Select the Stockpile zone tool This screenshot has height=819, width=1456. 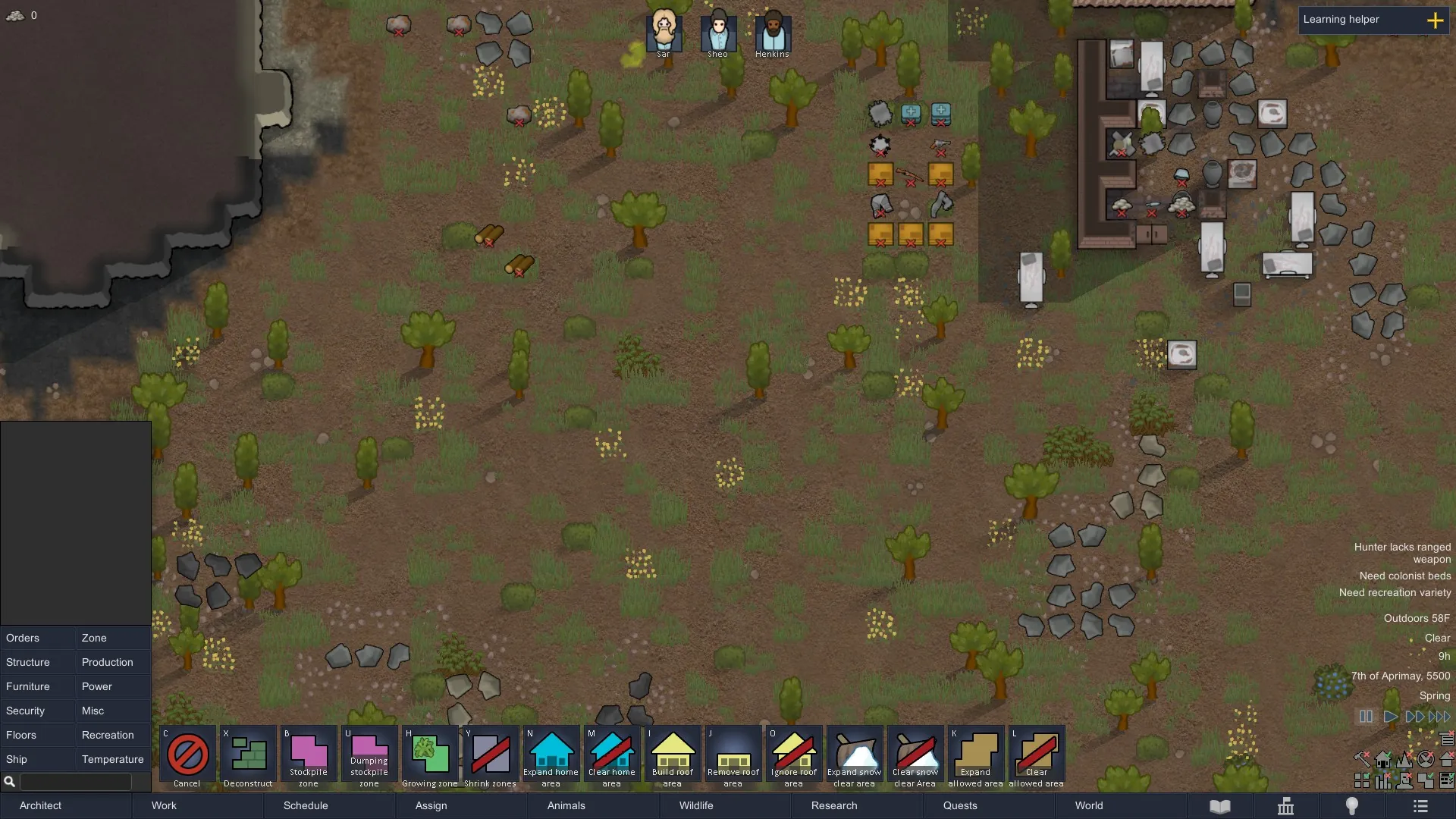point(309,757)
